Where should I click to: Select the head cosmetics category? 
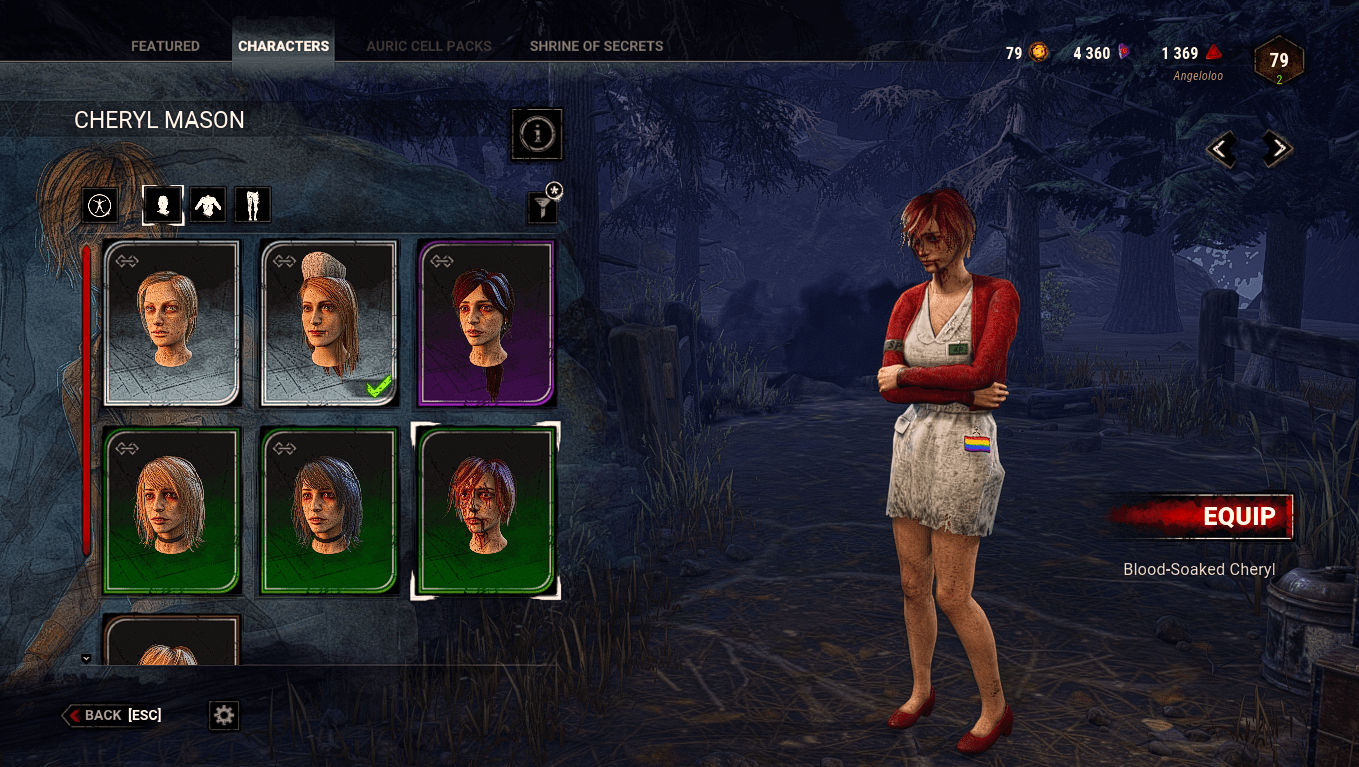(x=163, y=205)
